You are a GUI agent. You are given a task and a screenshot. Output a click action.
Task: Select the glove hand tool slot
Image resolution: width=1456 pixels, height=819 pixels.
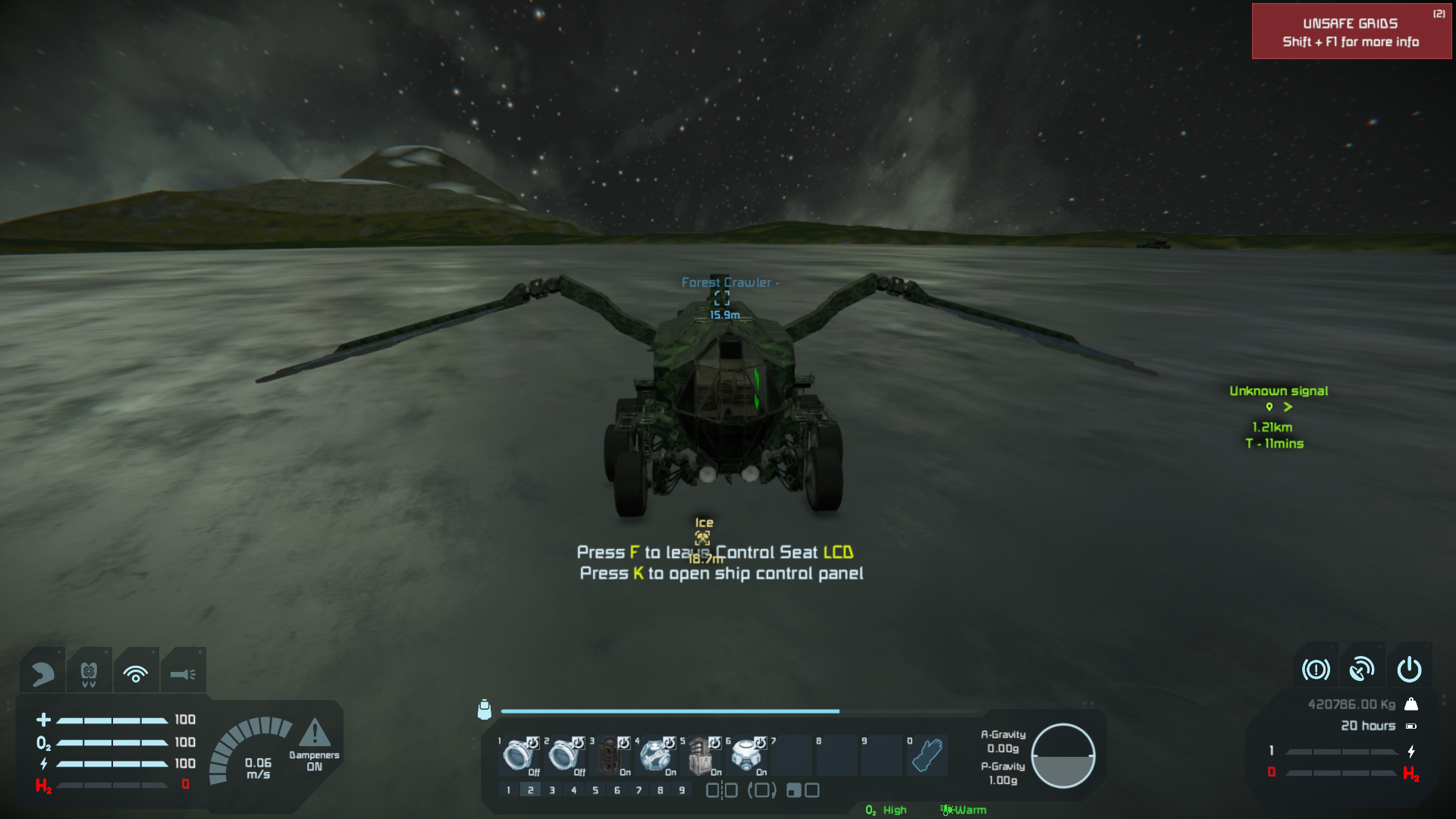[927, 755]
